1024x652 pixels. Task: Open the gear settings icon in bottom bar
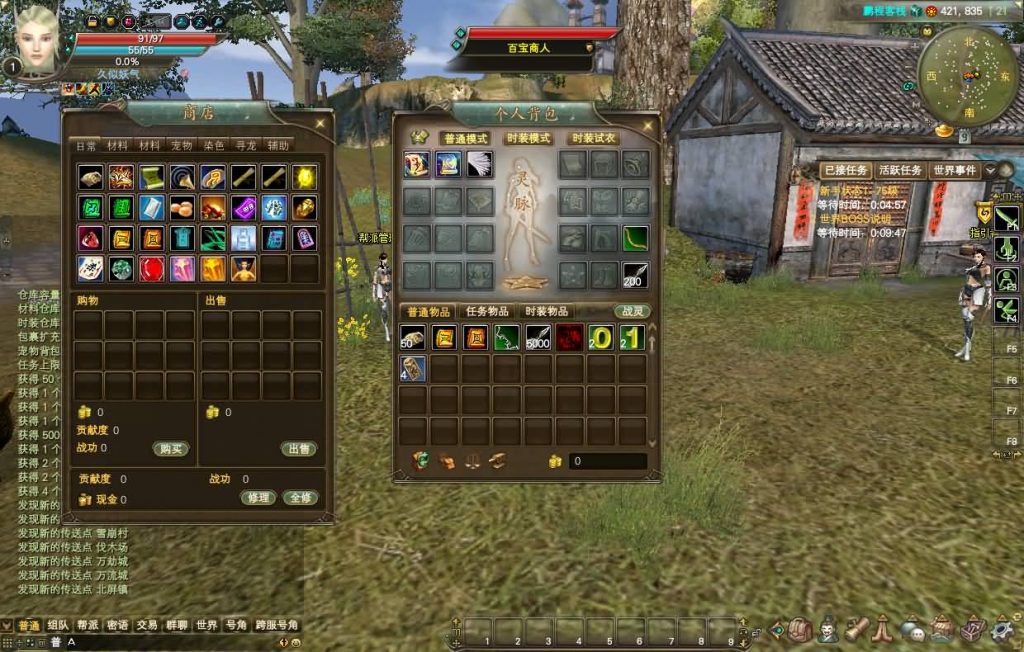999,630
